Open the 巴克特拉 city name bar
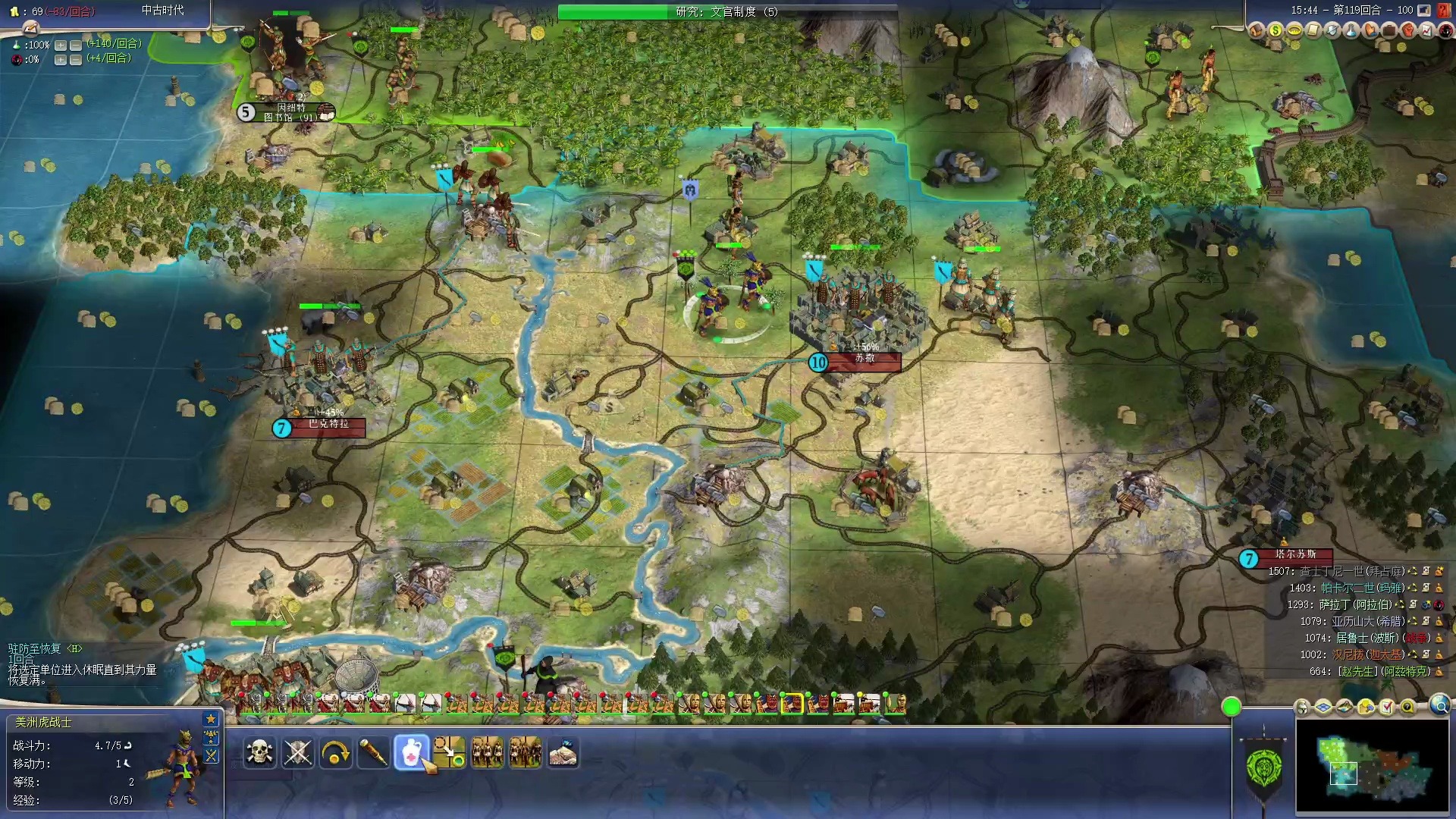 coord(328,425)
